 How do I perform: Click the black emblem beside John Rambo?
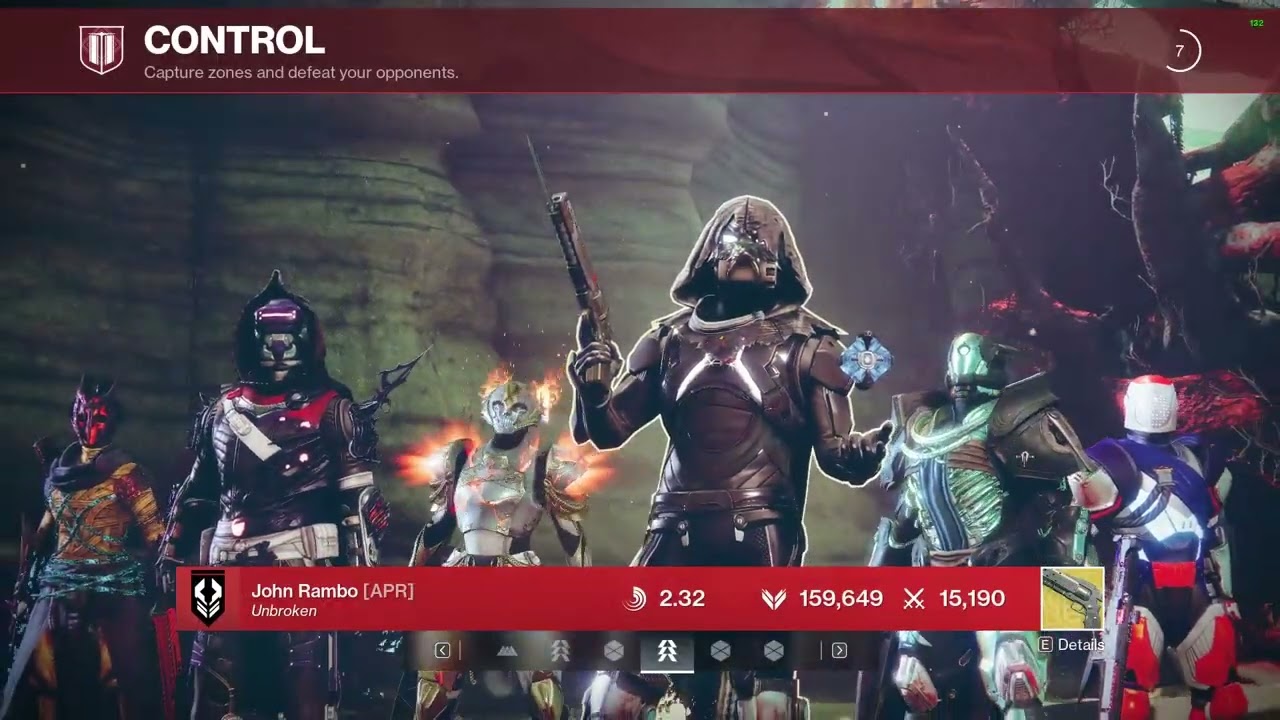pos(208,599)
